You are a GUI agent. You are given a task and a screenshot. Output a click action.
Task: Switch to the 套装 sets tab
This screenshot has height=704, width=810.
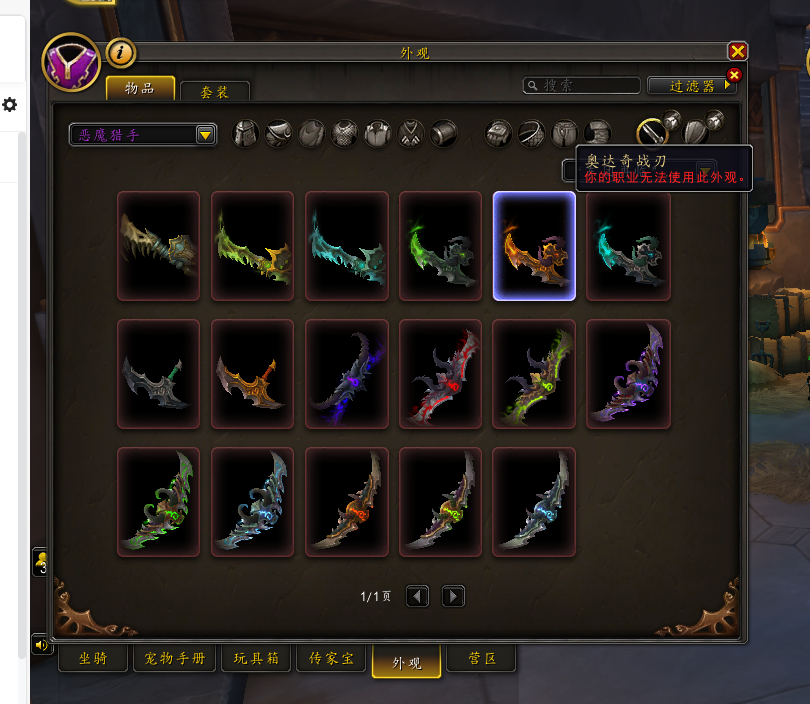point(214,91)
